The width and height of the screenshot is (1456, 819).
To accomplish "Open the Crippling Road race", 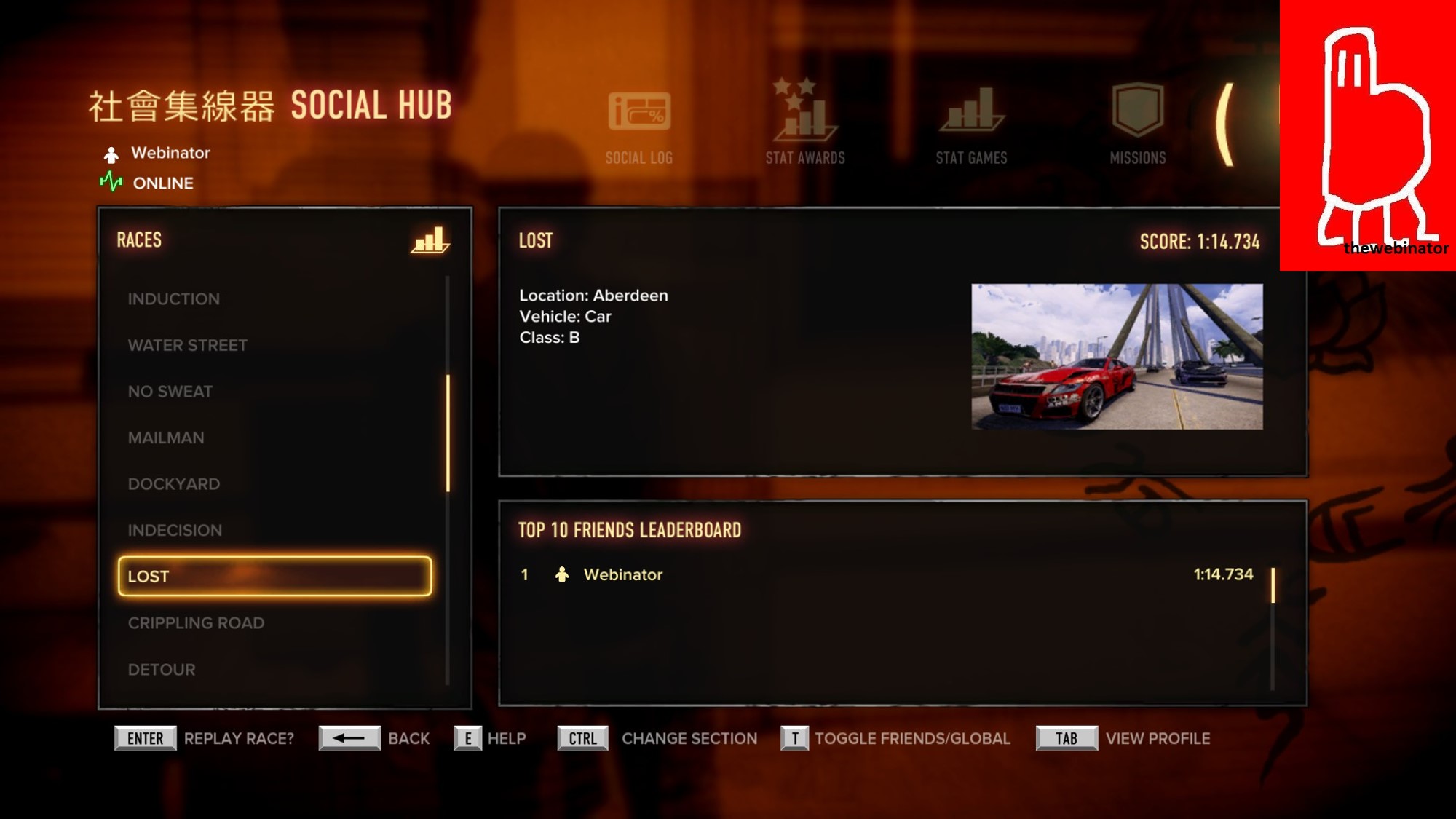I will coord(196,623).
